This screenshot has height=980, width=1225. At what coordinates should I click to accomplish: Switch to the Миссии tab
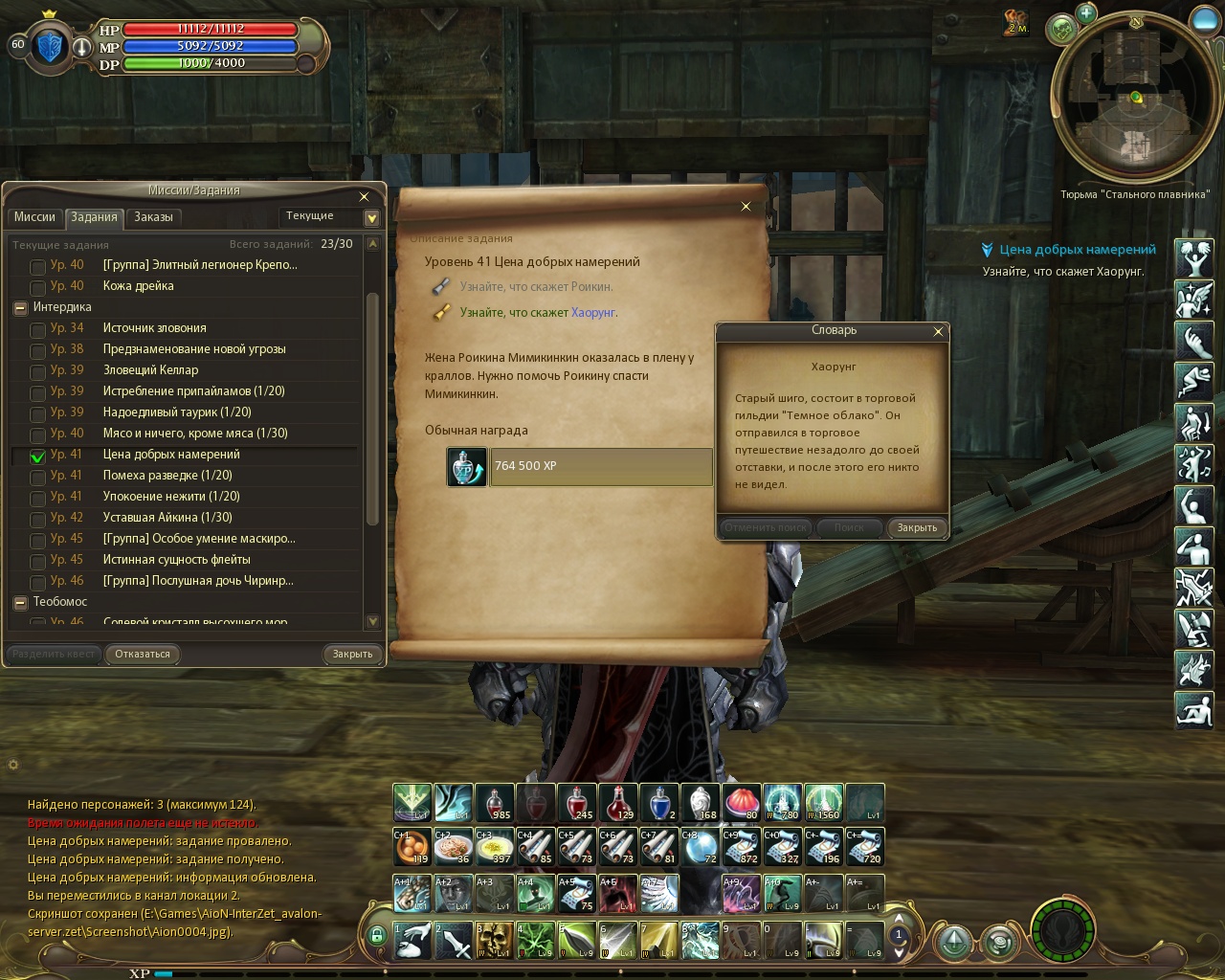[x=34, y=217]
